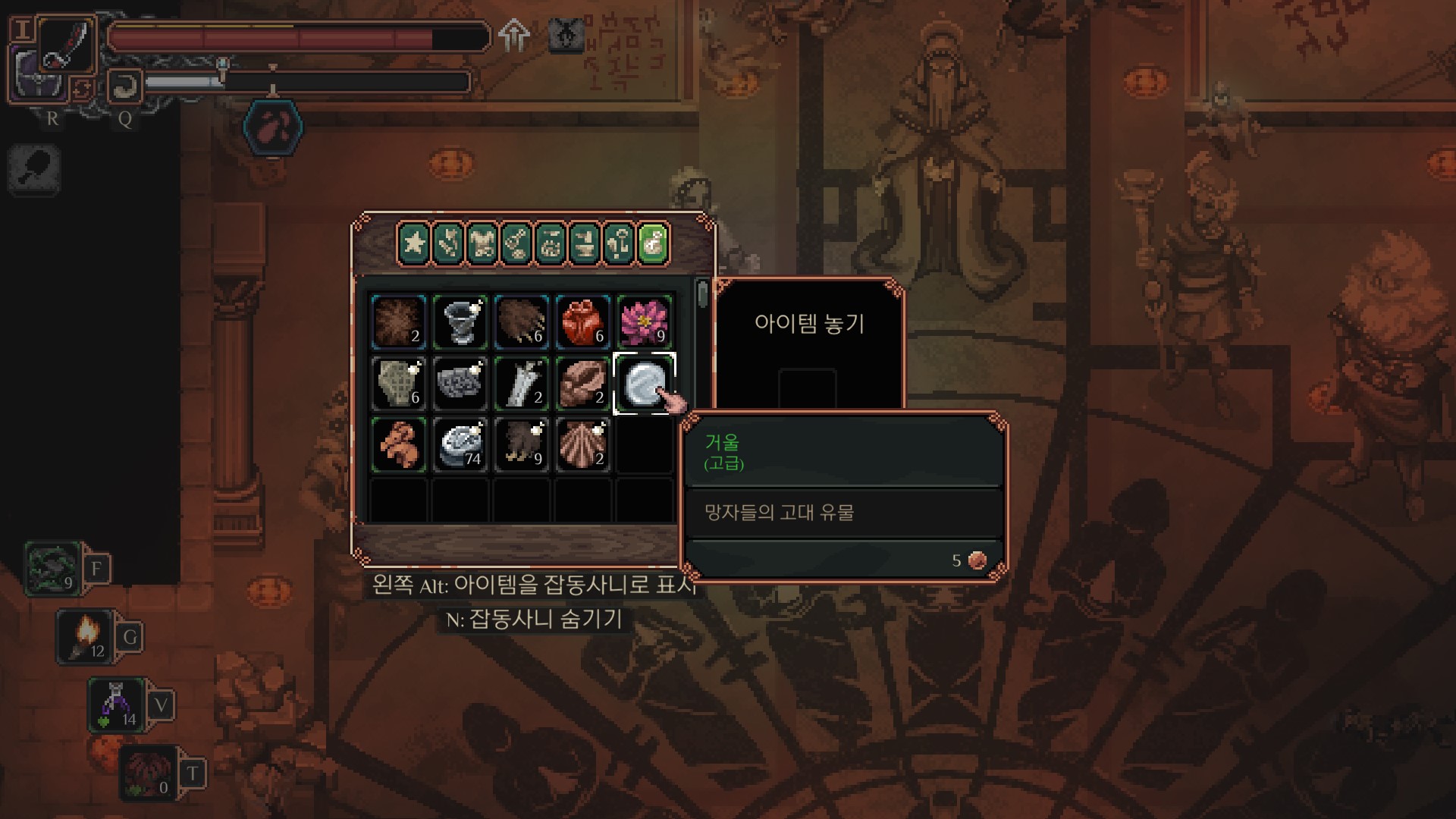Viewport: 1456px width, 819px height.
Task: Click the weapon swap arrows button
Action: coord(82,89)
